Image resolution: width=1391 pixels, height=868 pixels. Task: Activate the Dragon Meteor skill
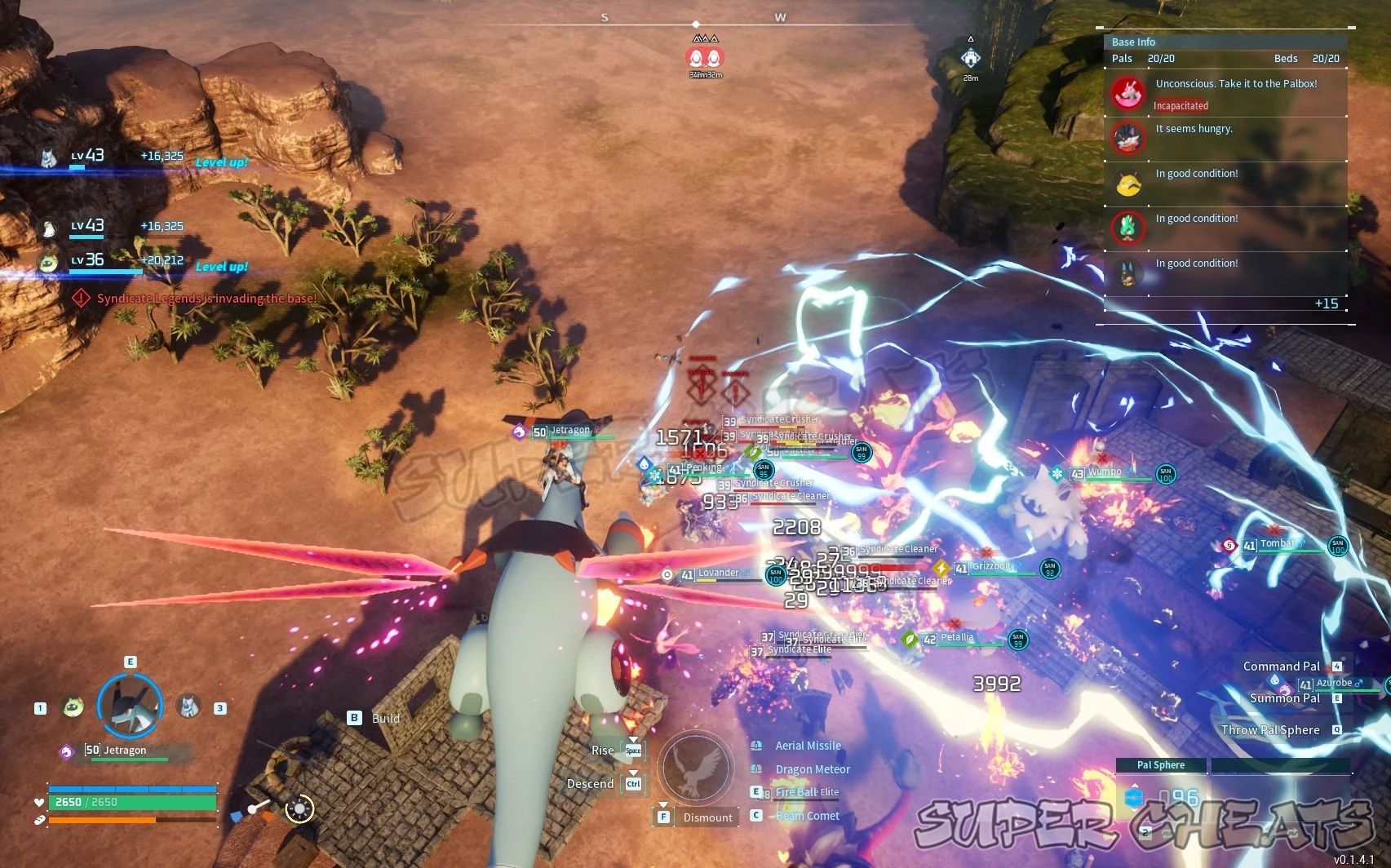pos(813,769)
